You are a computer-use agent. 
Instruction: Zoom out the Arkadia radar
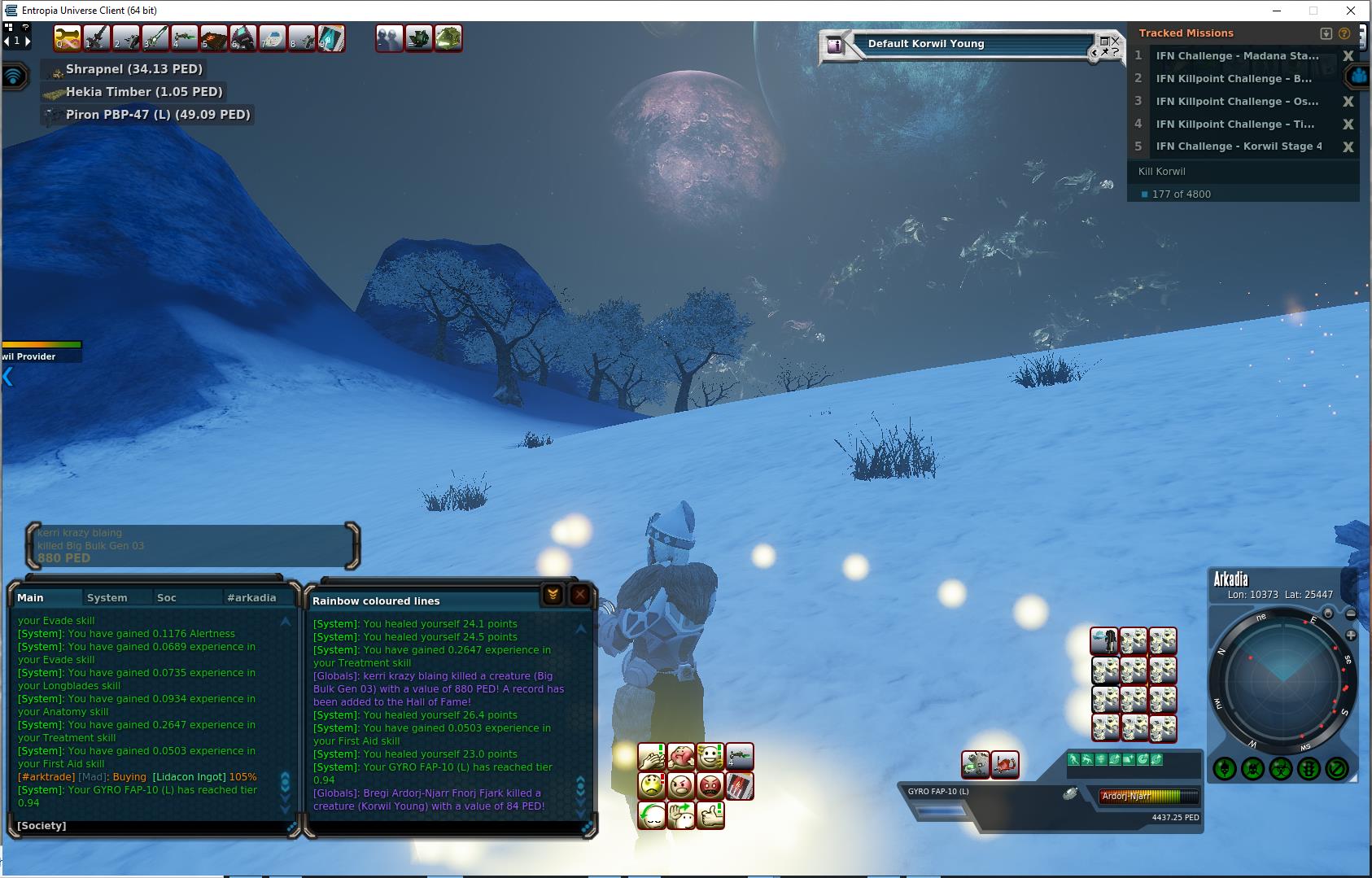coord(1351,614)
